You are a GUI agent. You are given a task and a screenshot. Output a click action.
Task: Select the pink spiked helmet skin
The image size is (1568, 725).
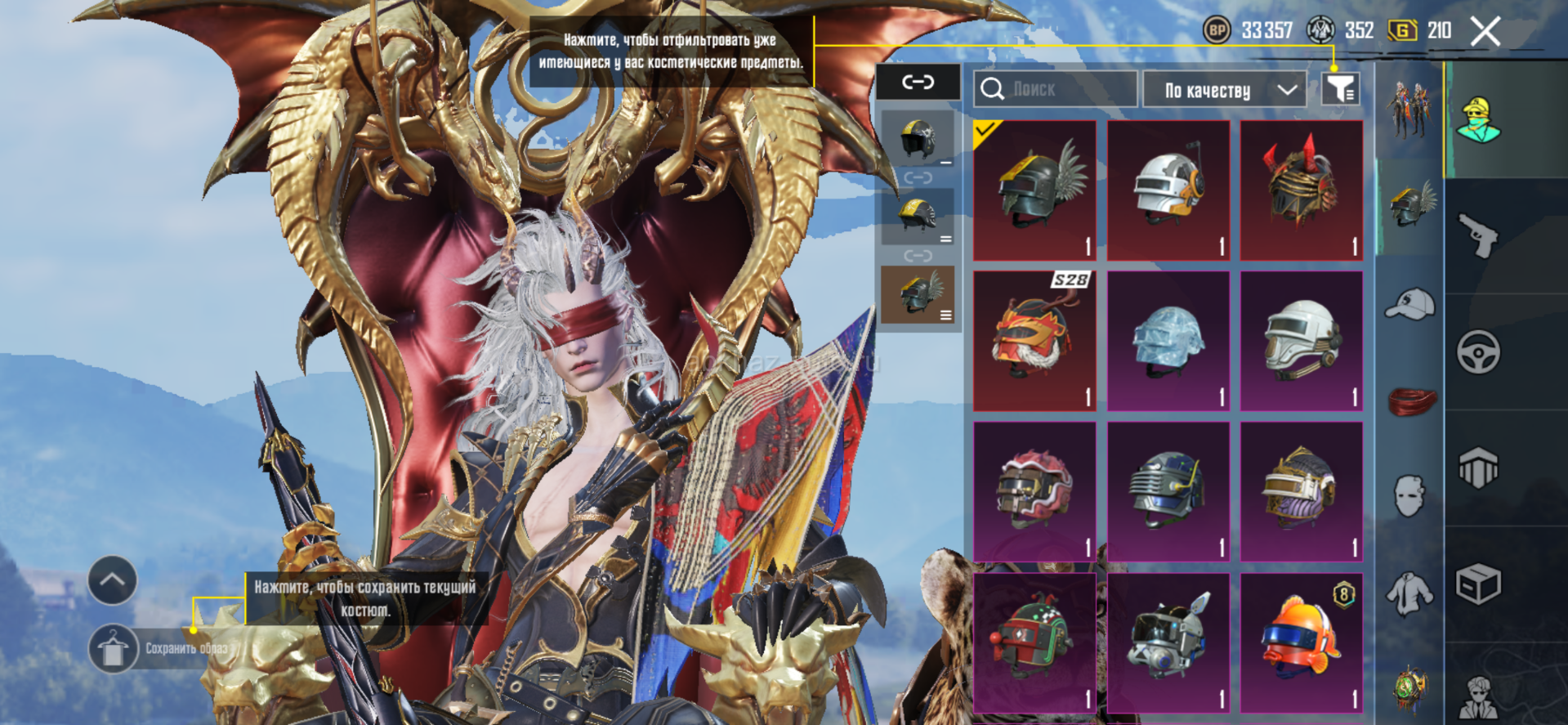click(1034, 491)
